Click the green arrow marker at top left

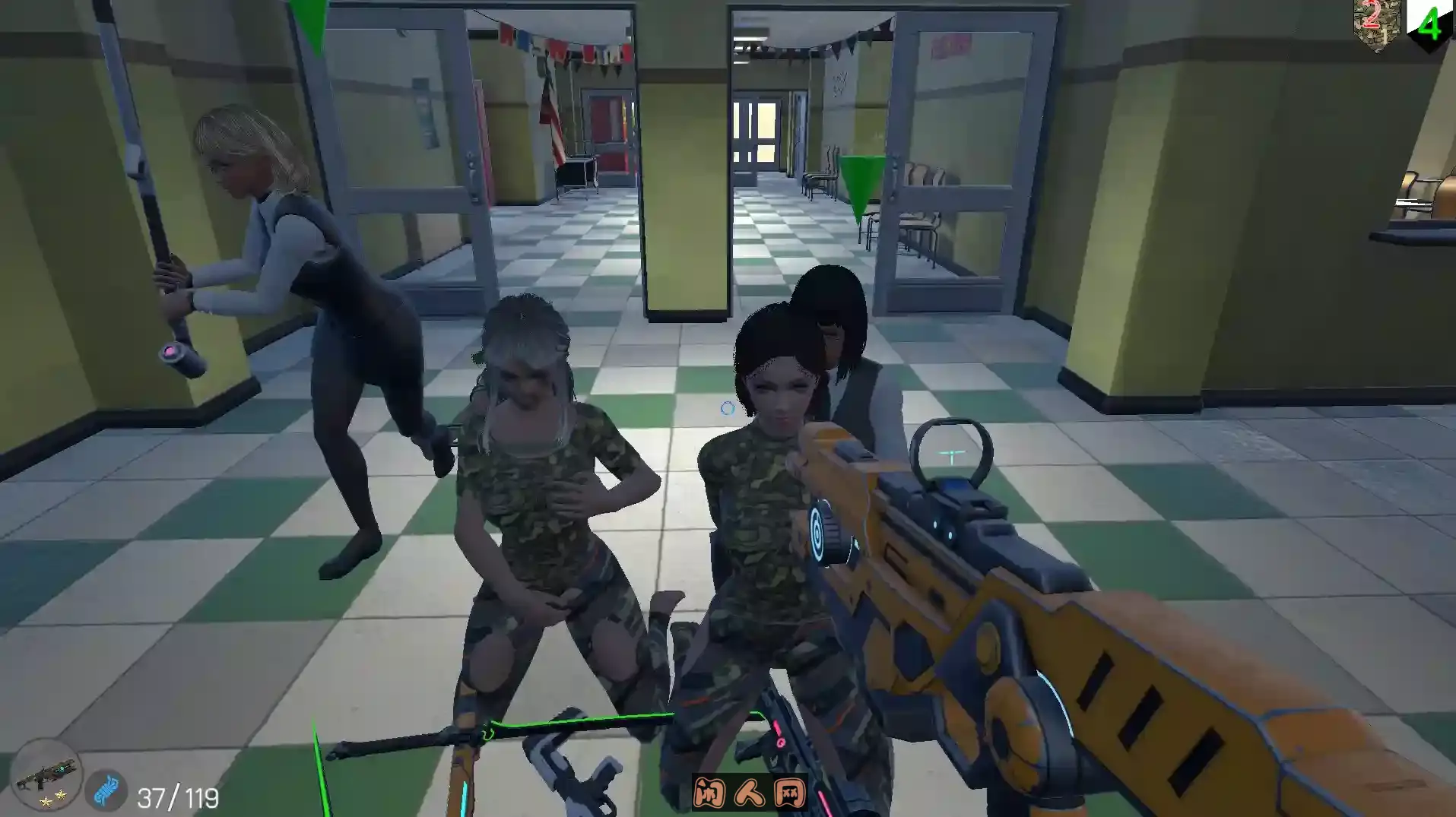coord(307,23)
